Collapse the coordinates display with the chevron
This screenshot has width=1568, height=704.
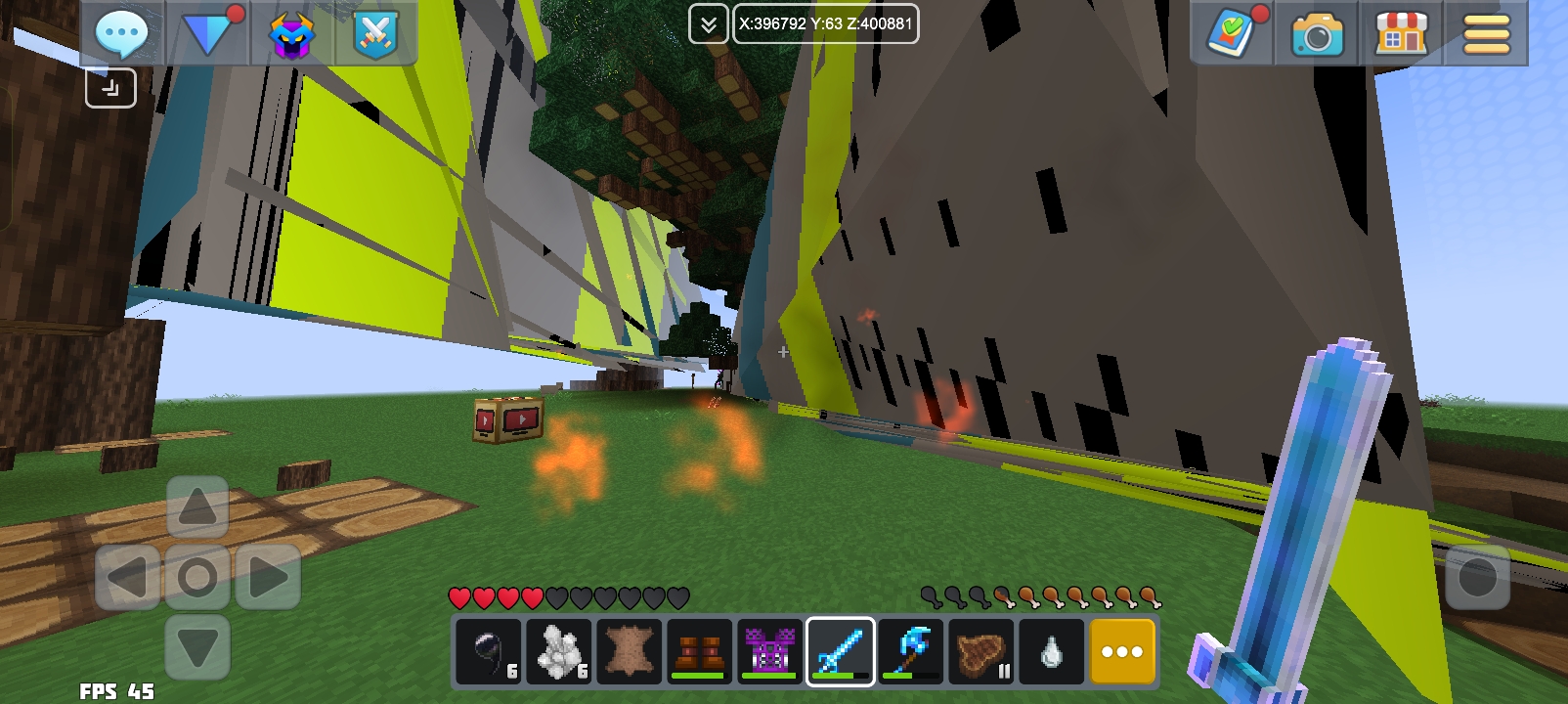pyautogui.click(x=708, y=24)
